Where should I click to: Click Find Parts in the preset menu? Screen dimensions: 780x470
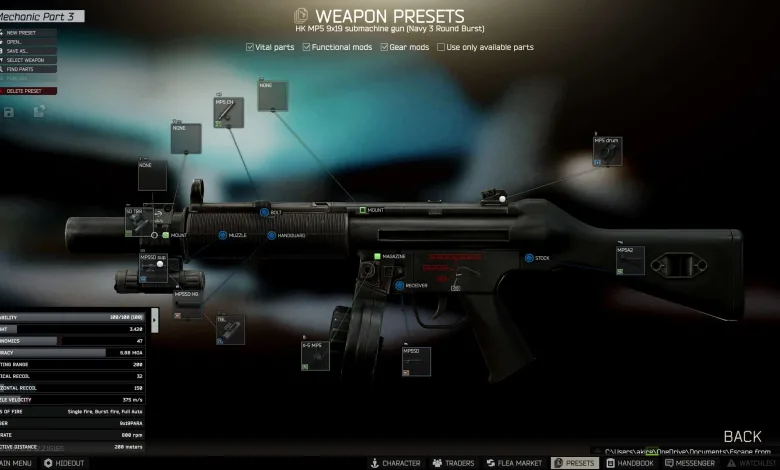21,71
